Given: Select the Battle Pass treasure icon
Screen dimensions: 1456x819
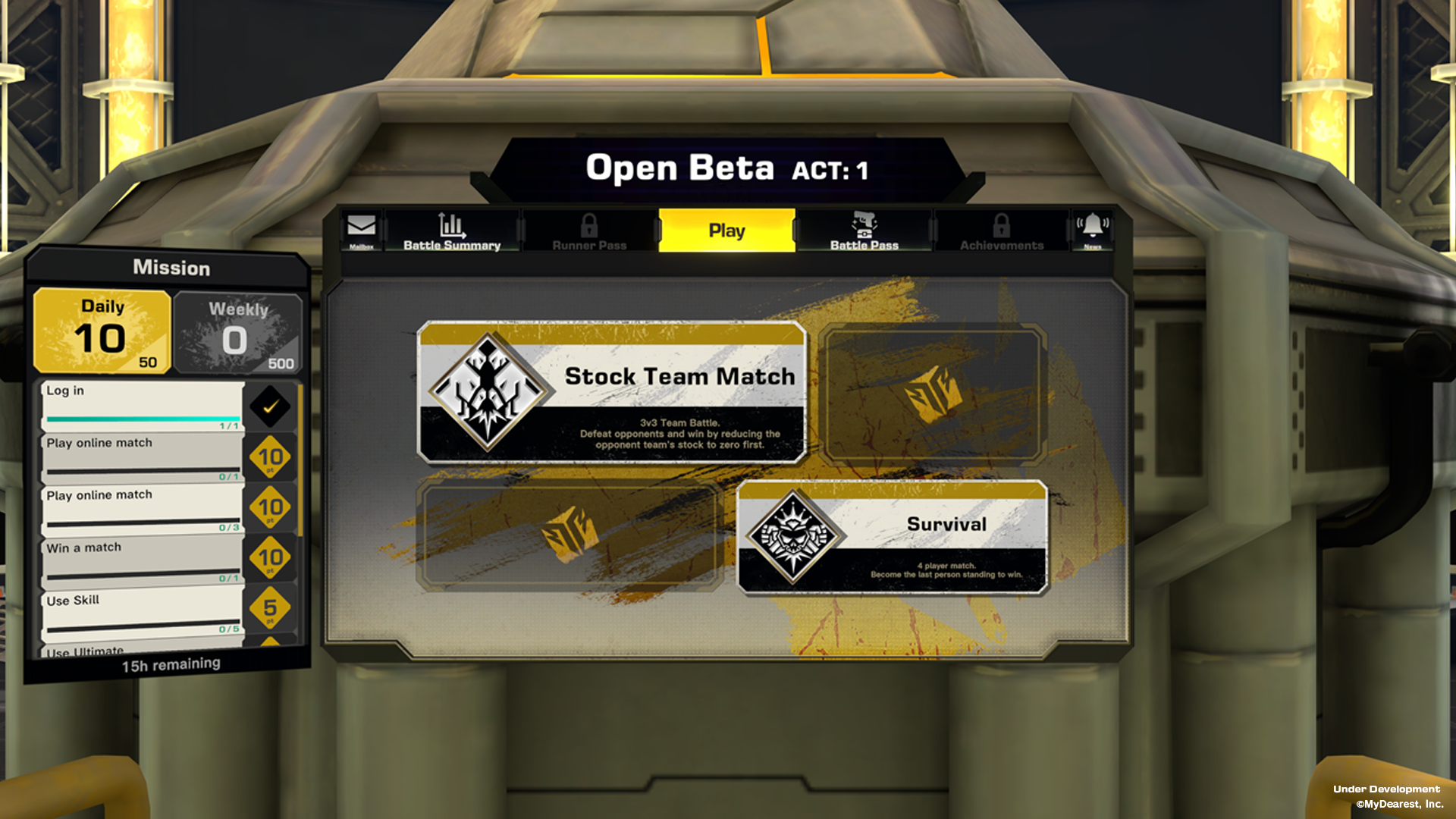Looking at the screenshot, I should pyautogui.click(x=864, y=225).
